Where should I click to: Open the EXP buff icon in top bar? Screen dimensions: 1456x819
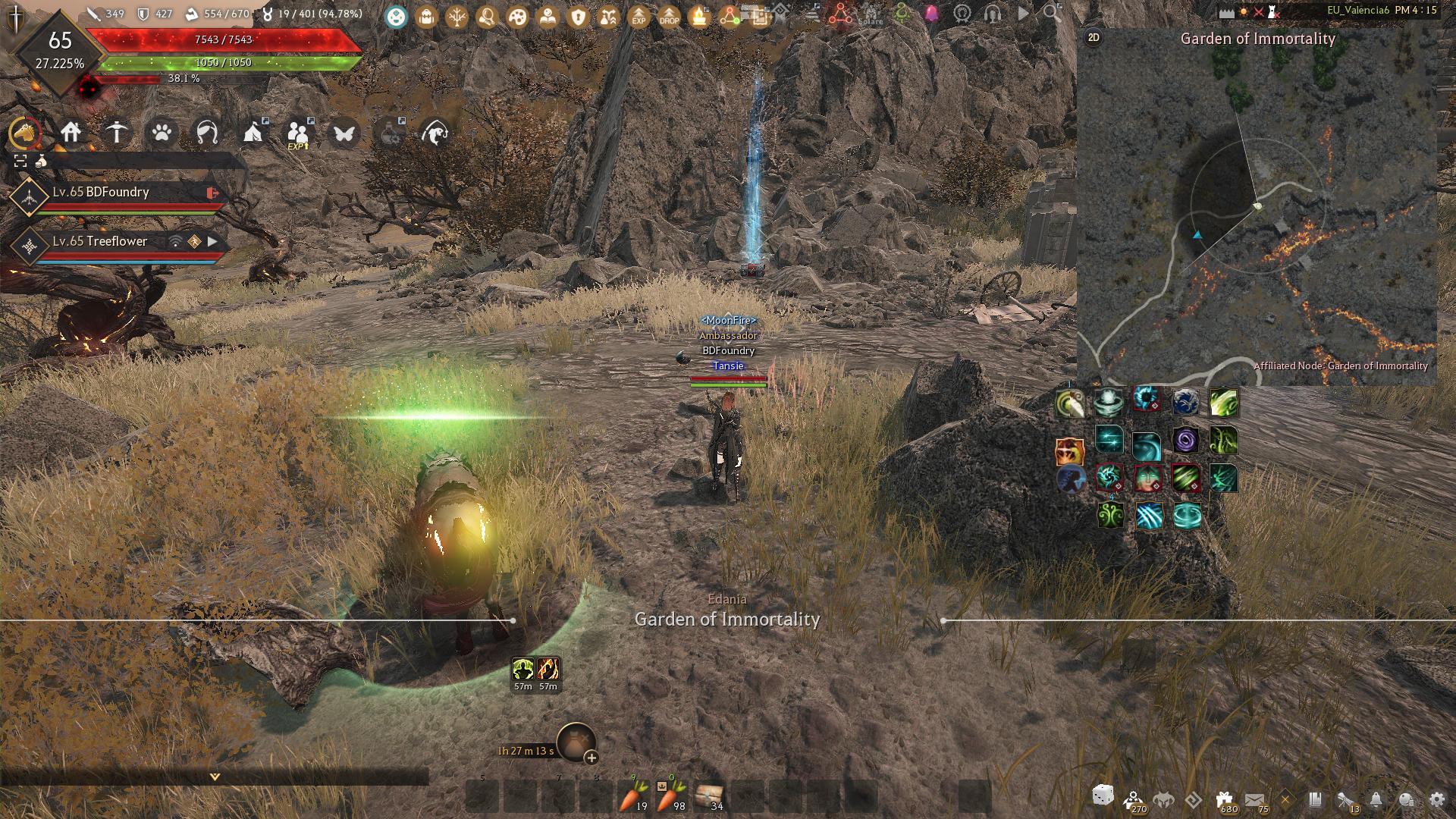(639, 15)
